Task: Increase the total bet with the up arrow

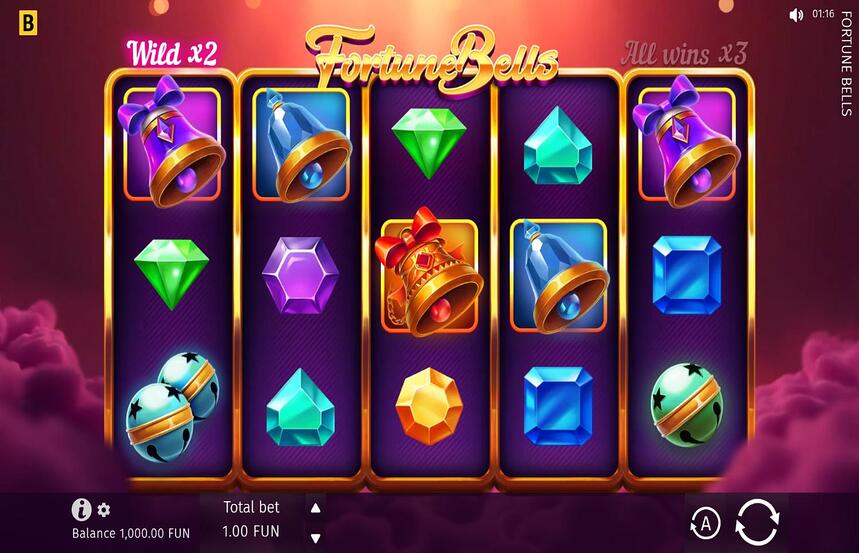Action: click(316, 508)
